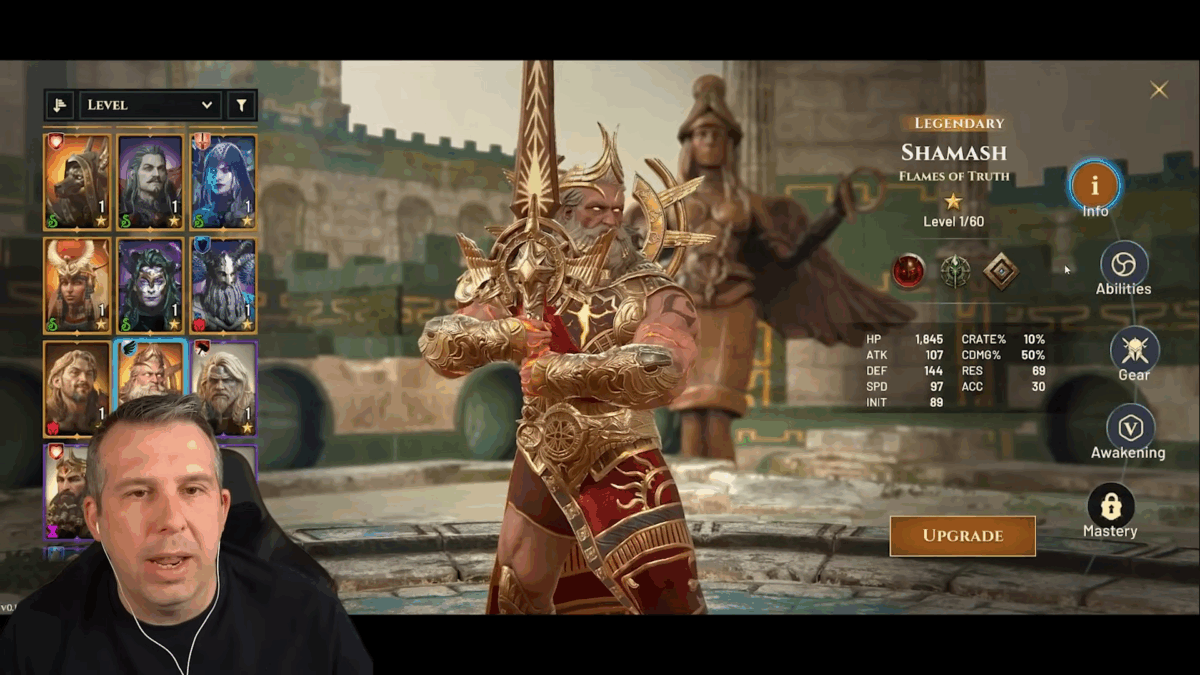Open the Gear tab

point(1134,350)
